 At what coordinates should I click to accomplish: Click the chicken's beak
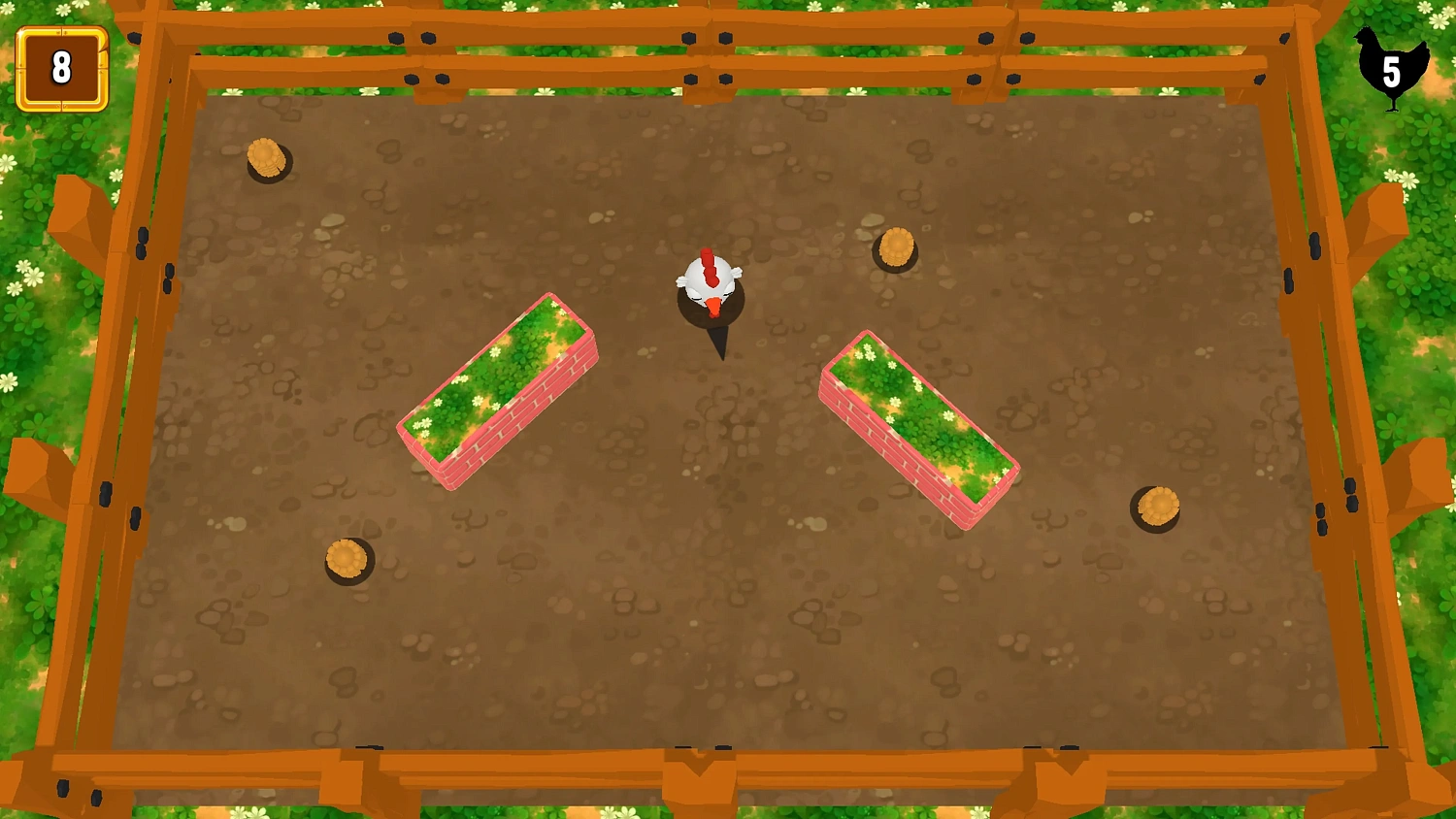click(x=714, y=306)
